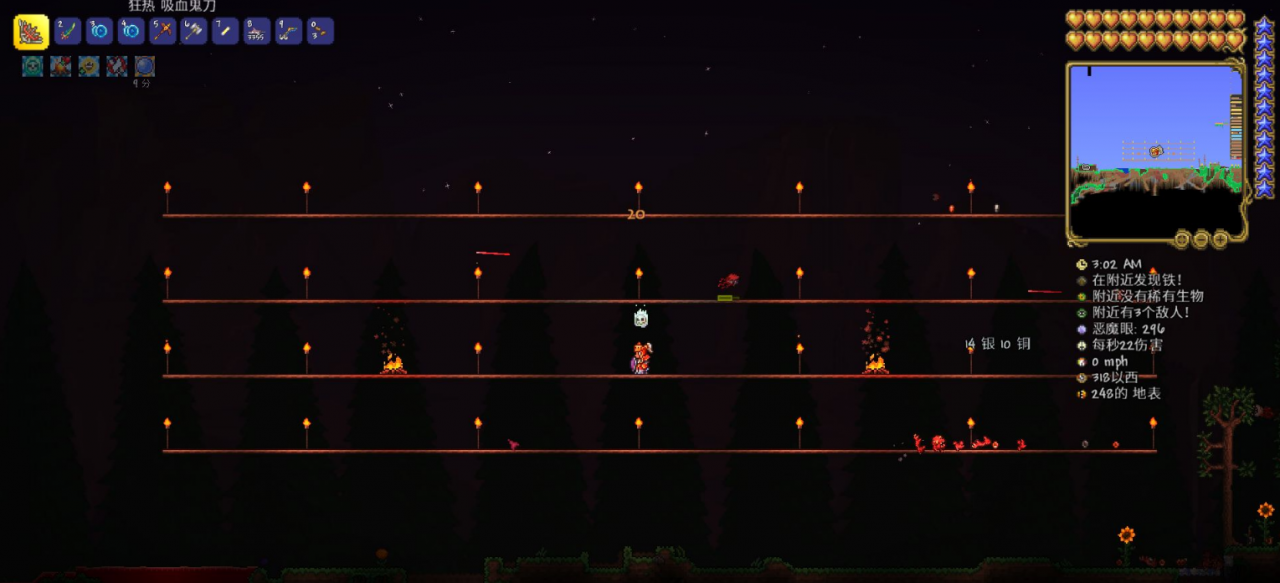Image resolution: width=1280 pixels, height=583 pixels.
Task: Click the green skull buff icon
Action: (x=33, y=66)
